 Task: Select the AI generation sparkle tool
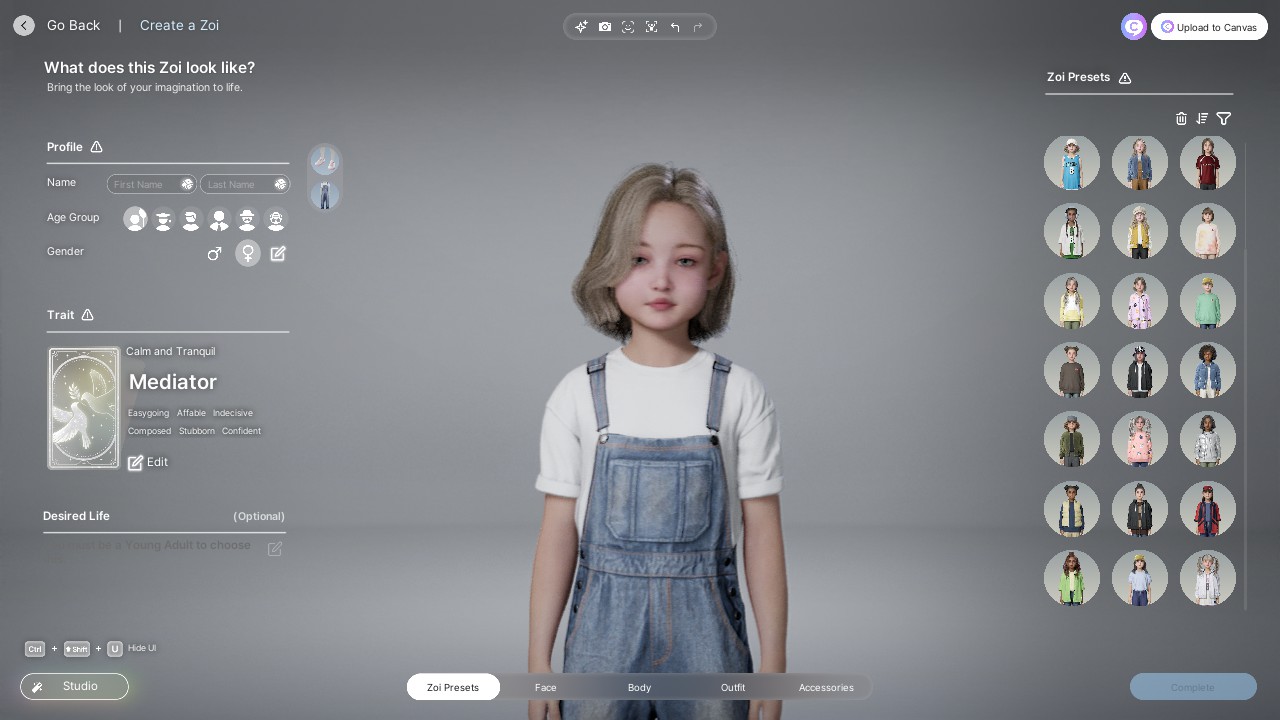point(582,27)
